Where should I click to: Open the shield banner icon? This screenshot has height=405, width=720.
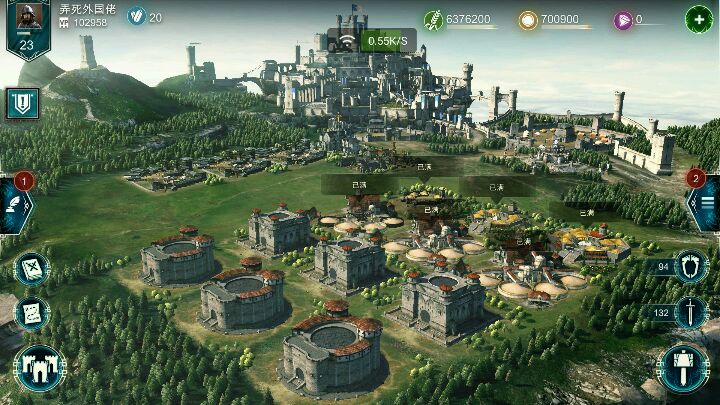pyautogui.click(x=22, y=103)
